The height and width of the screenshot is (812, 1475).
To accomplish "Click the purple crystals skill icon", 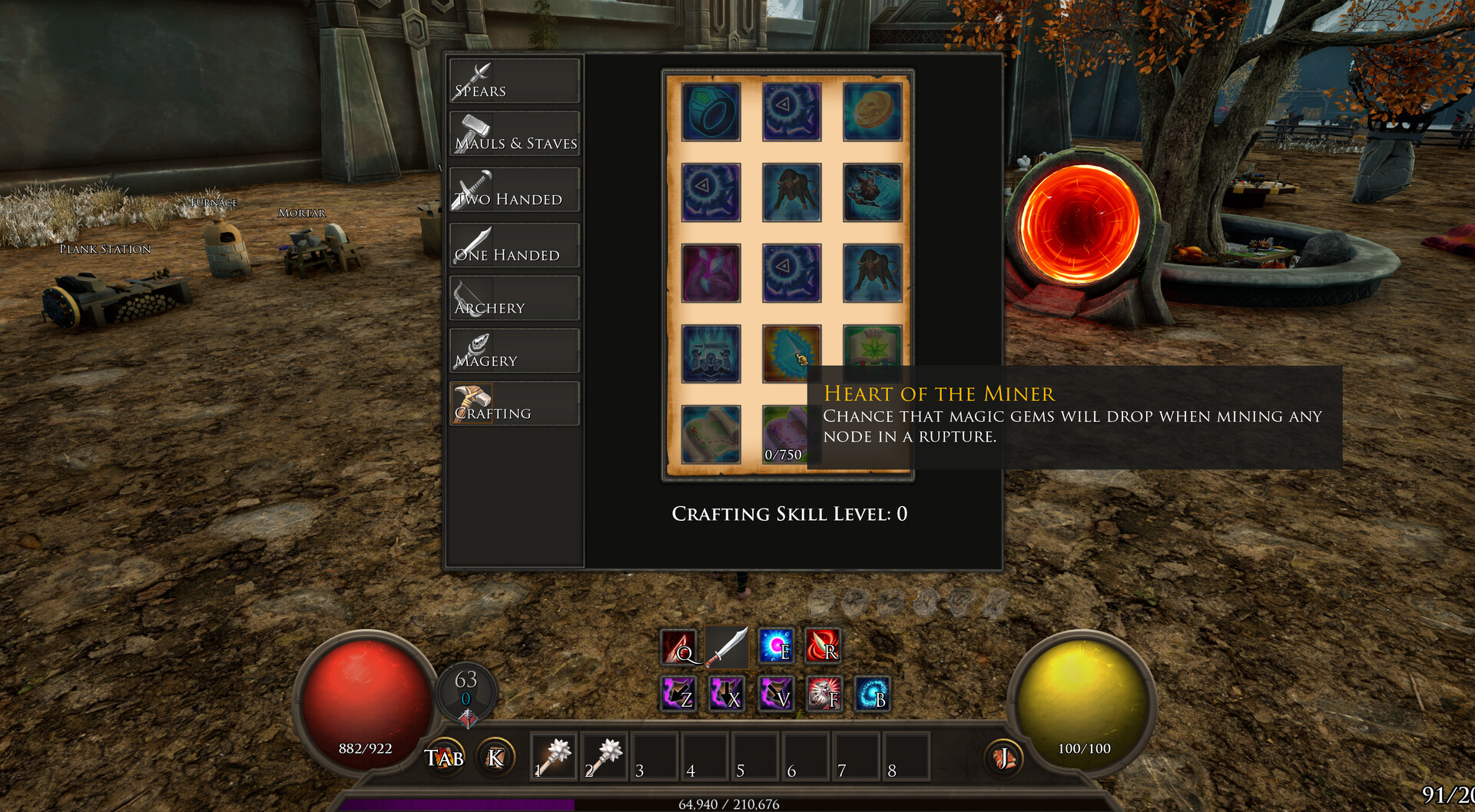I will (x=711, y=274).
